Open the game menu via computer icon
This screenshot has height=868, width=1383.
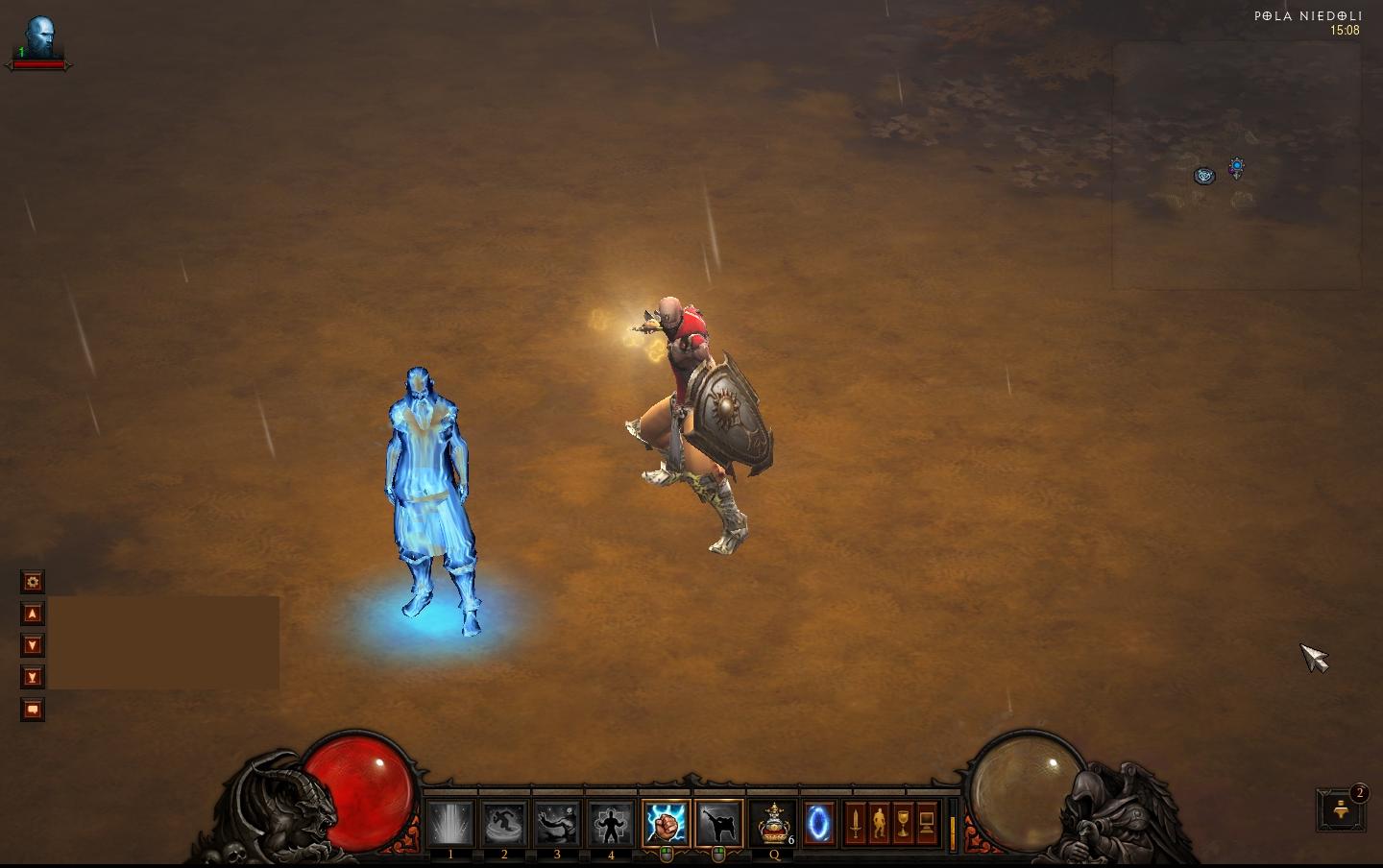coord(927,824)
